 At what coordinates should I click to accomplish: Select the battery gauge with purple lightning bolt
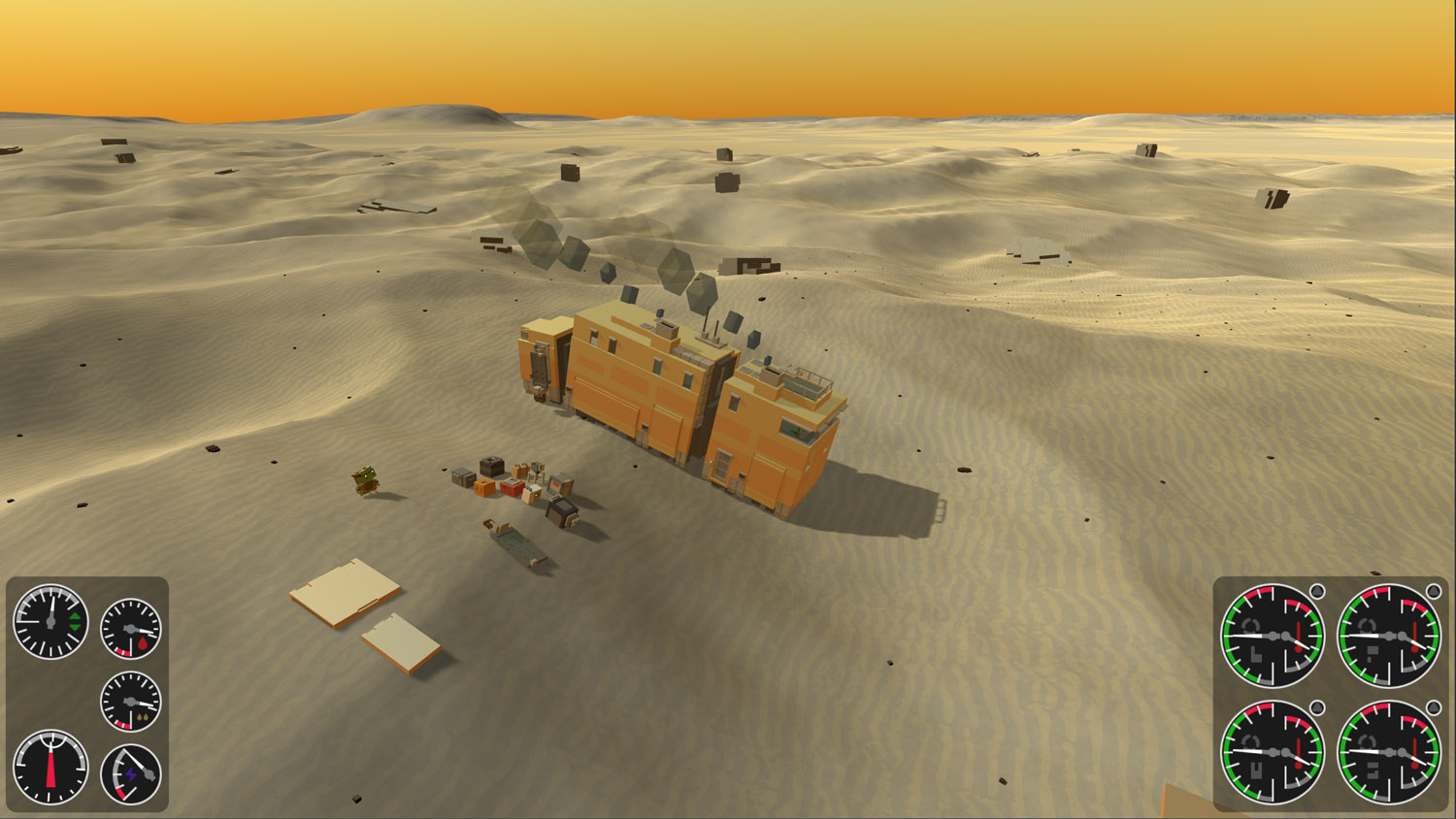pyautogui.click(x=130, y=773)
